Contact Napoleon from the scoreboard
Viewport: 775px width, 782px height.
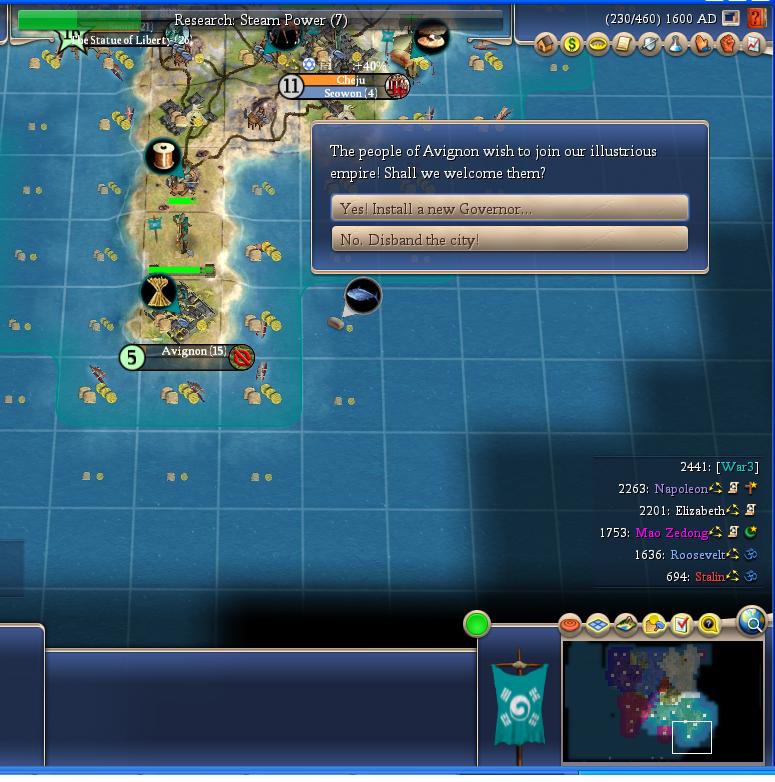[680, 489]
